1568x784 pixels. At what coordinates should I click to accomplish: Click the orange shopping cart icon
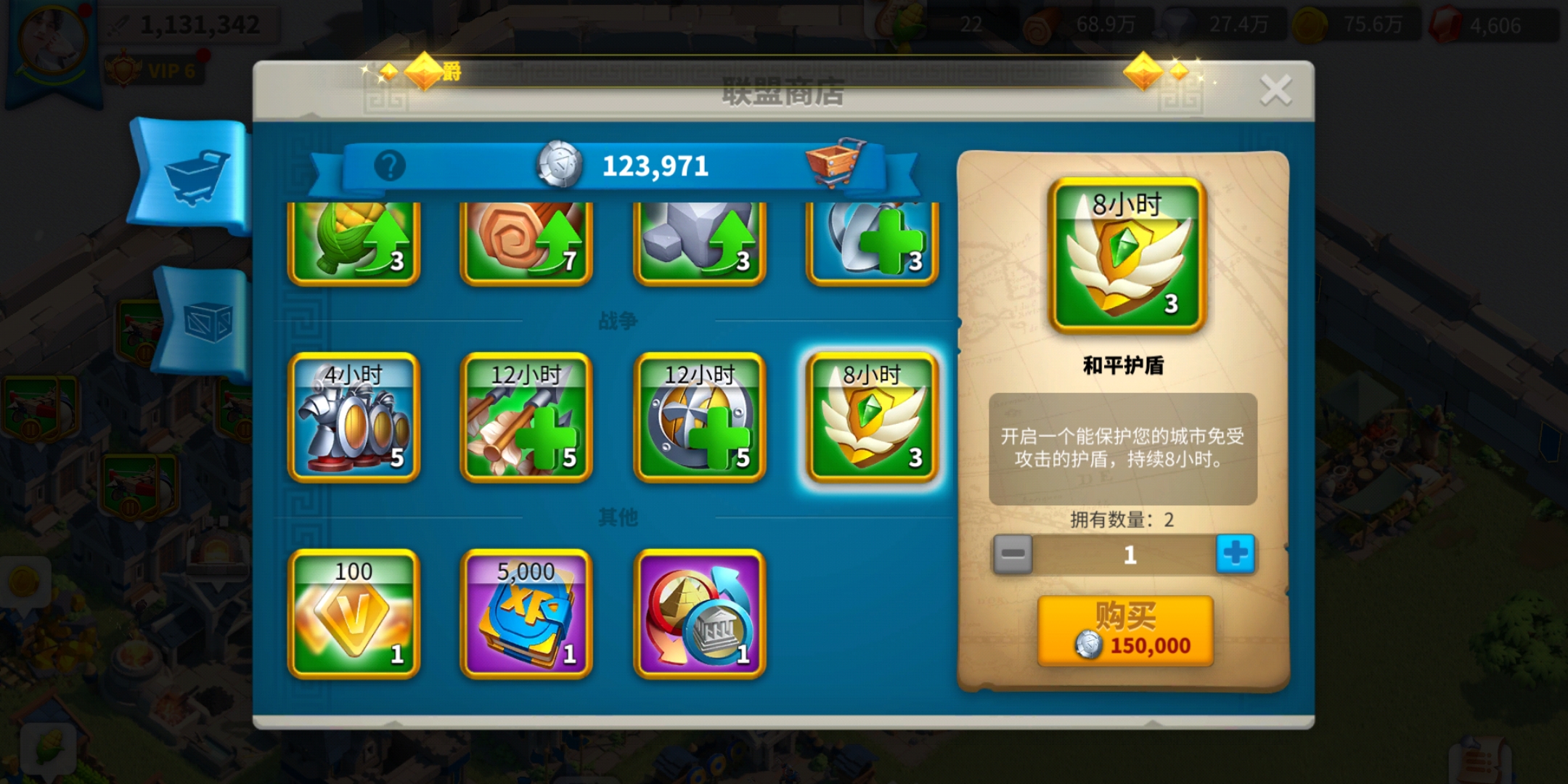835,161
